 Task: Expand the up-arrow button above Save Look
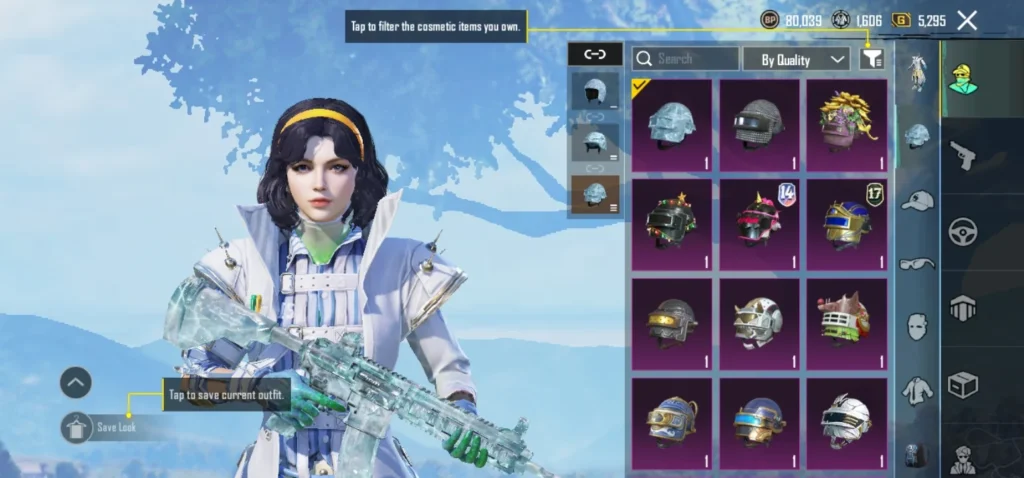(x=76, y=382)
